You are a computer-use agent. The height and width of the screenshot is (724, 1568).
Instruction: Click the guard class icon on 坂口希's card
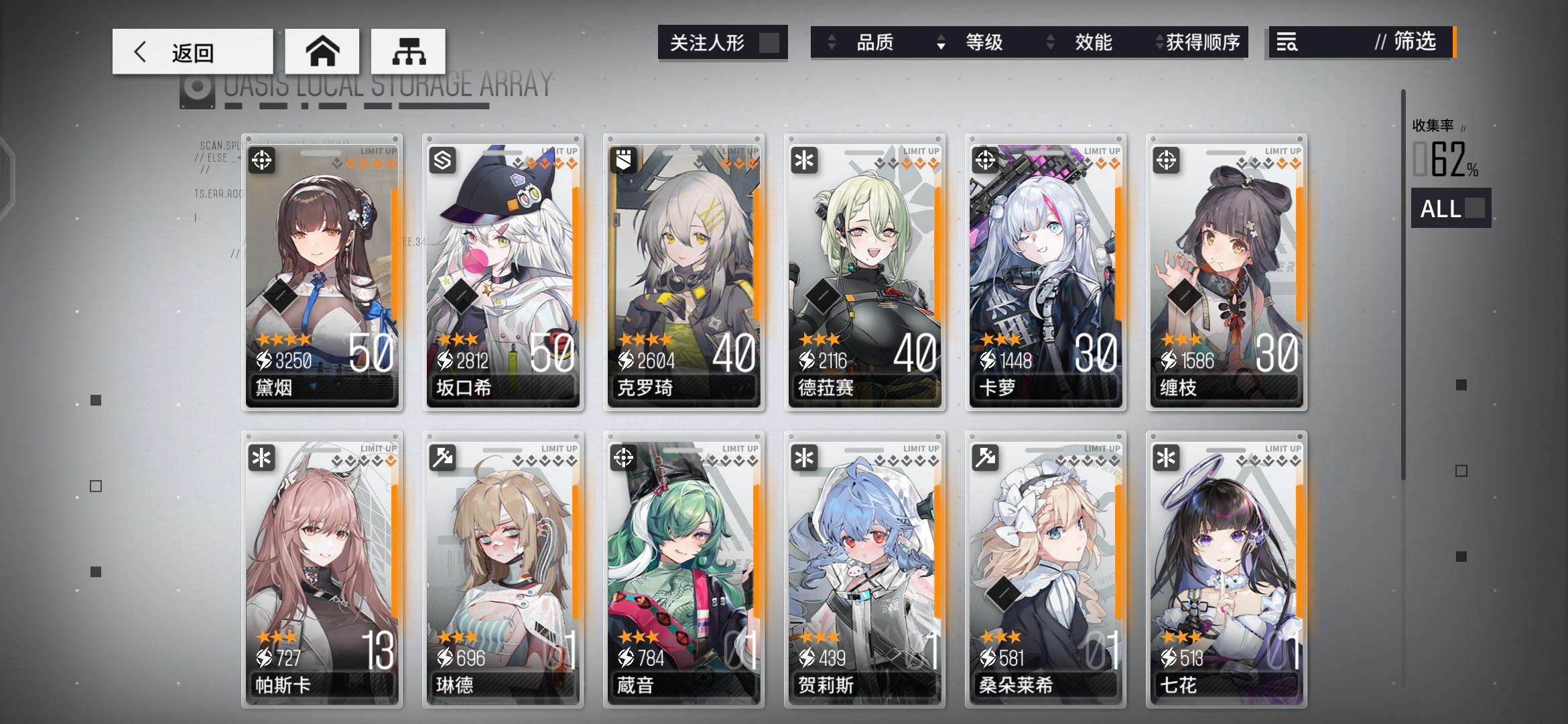click(443, 161)
